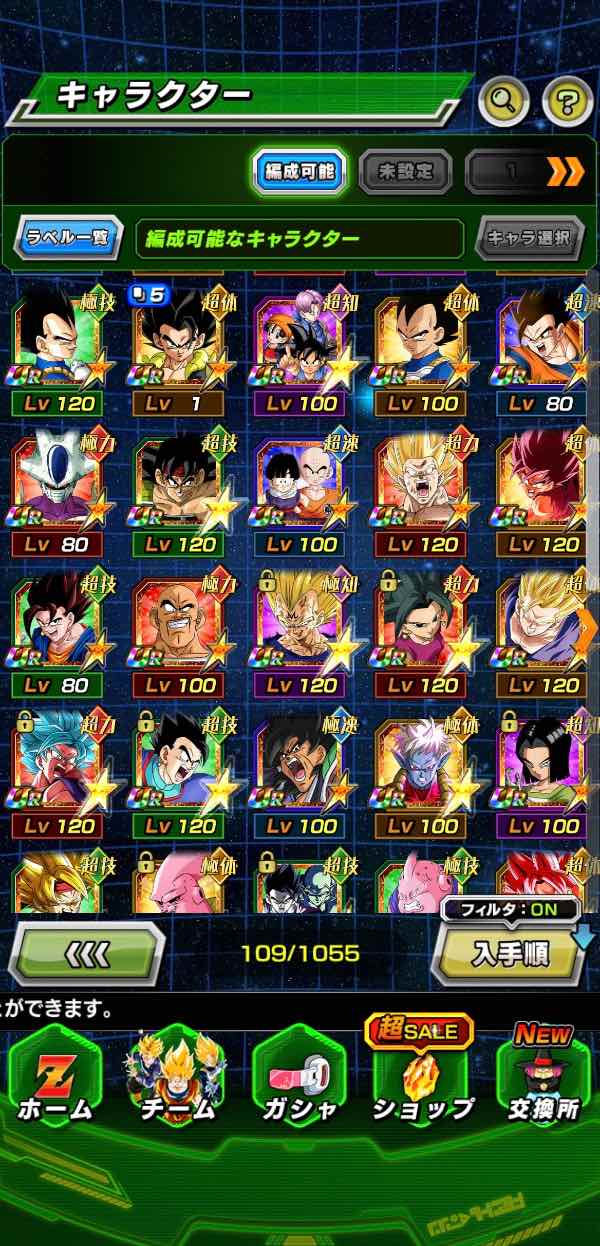Open the ガシャ summon menu
Screen dimensions: 600x1246
299,1081
